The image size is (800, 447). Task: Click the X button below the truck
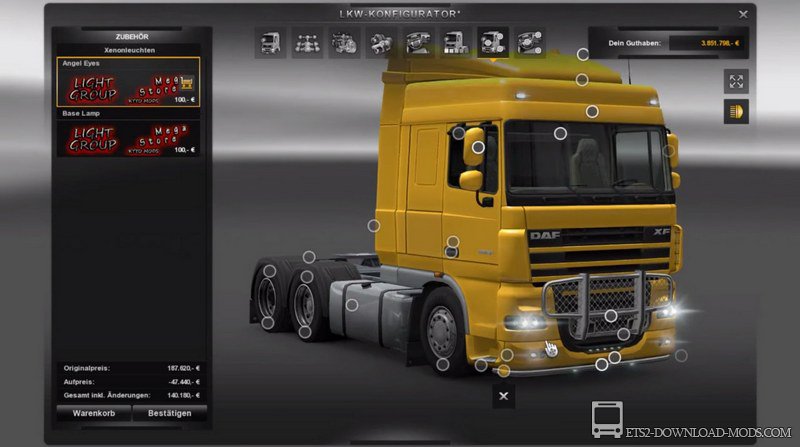[504, 396]
